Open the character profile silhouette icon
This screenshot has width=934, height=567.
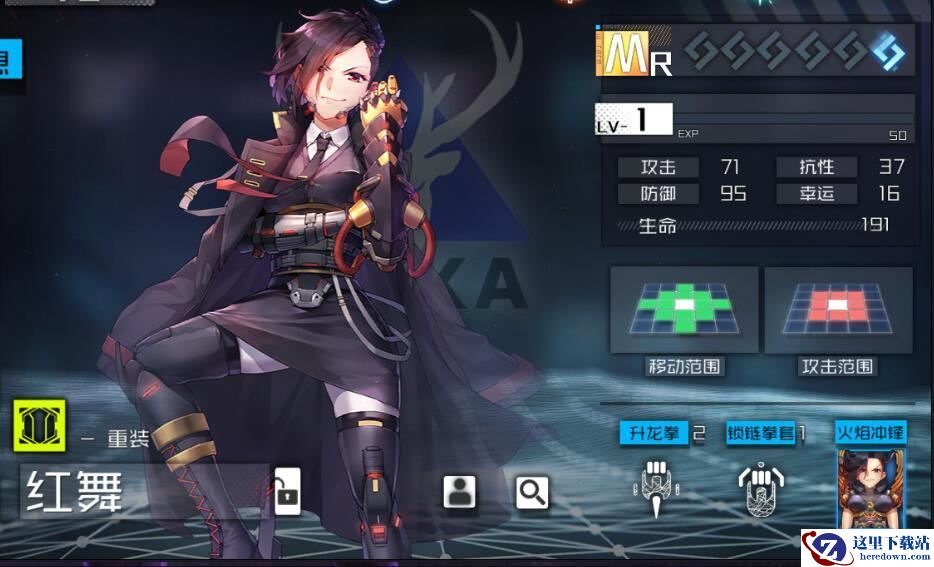(459, 491)
